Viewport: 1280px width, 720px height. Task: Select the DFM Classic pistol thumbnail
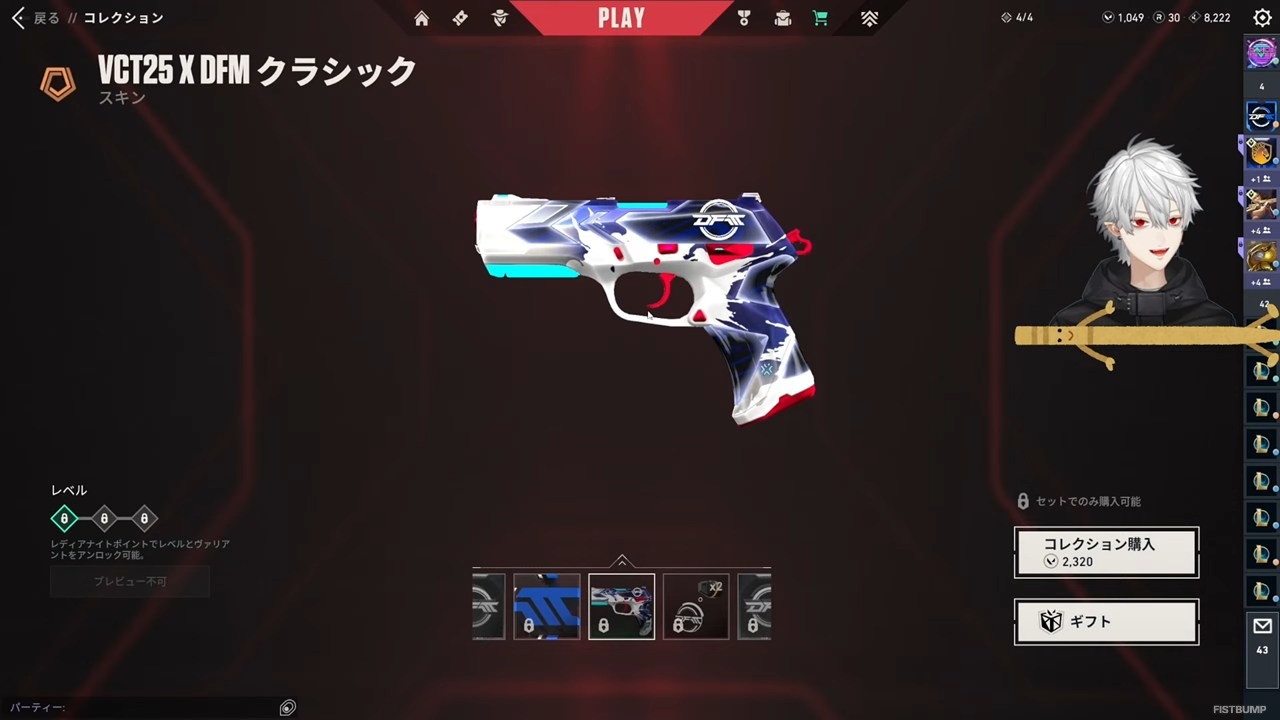[x=622, y=606]
